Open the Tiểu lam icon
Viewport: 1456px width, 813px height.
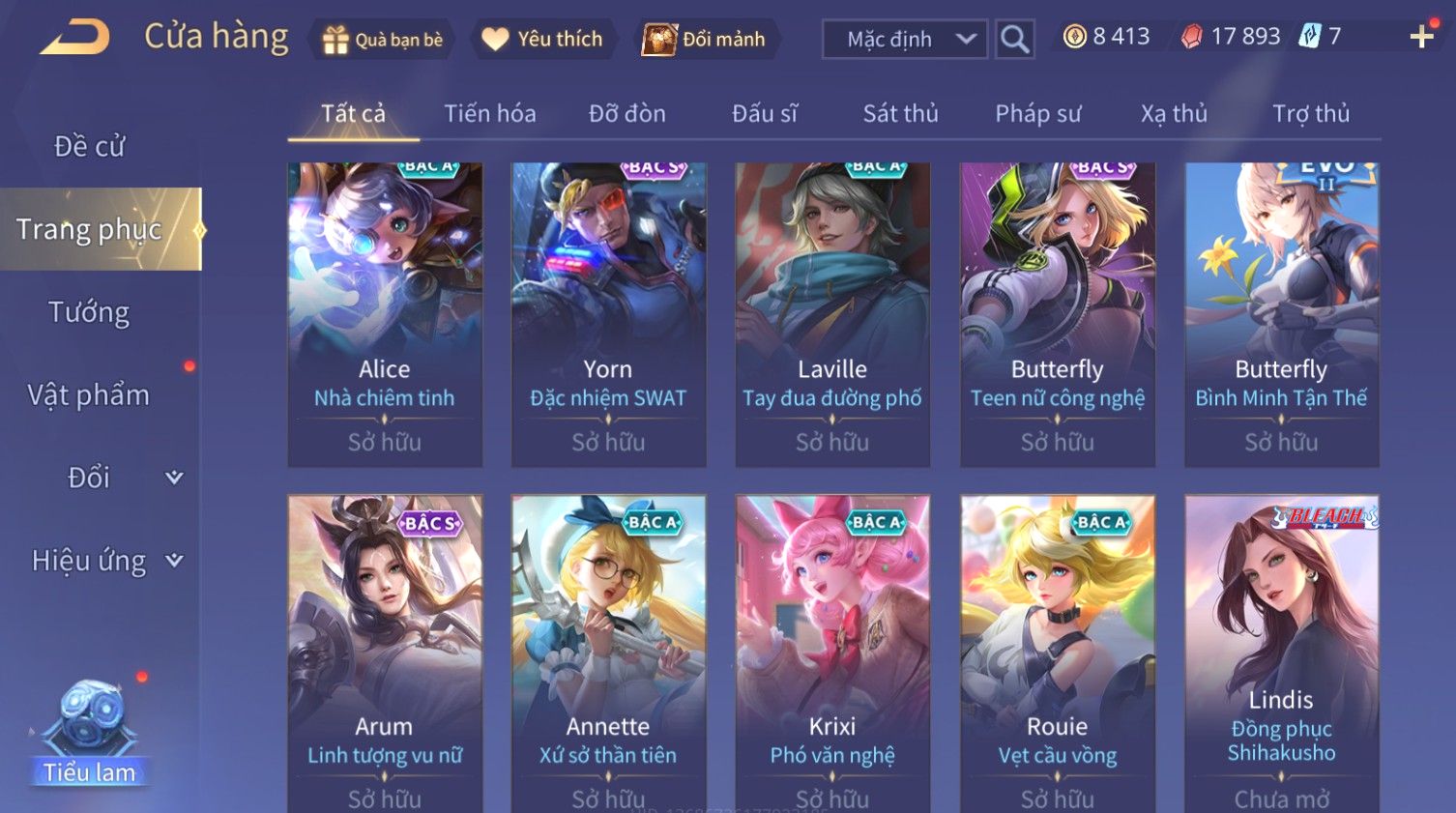tap(89, 735)
